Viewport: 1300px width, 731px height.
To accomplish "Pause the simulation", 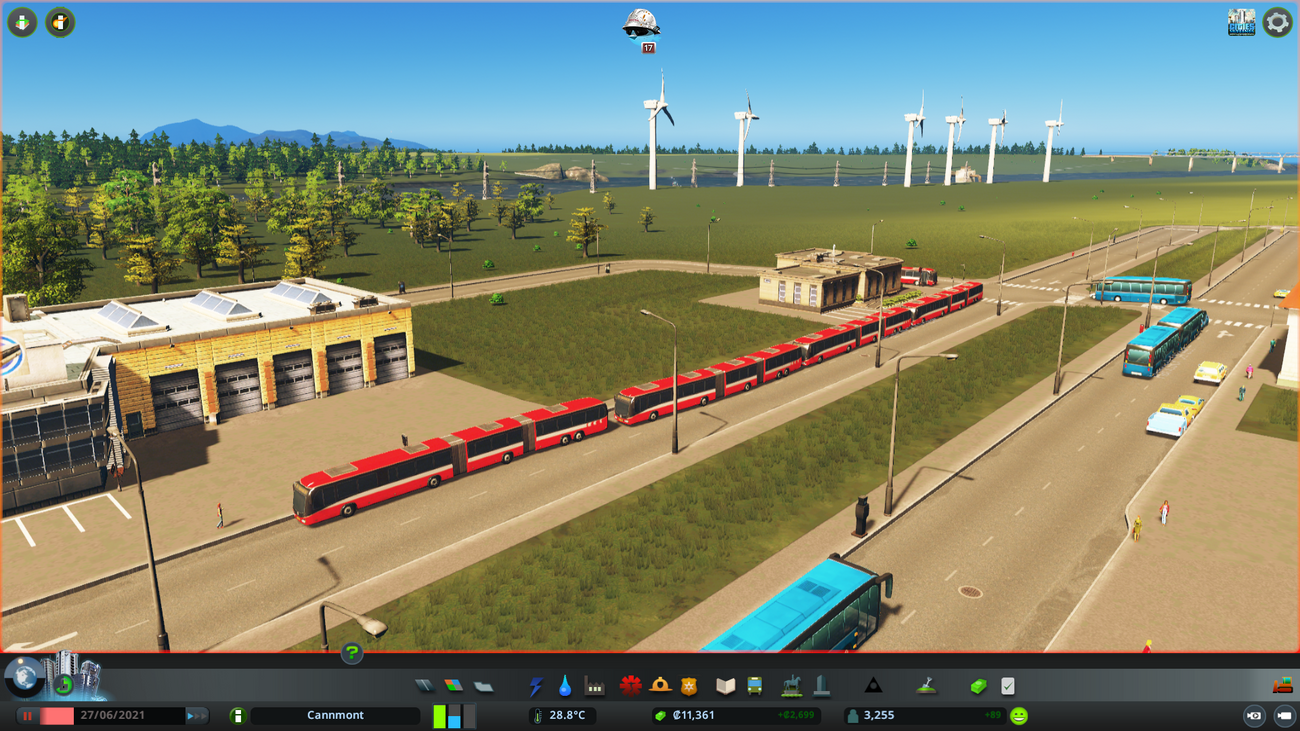I will (28, 716).
